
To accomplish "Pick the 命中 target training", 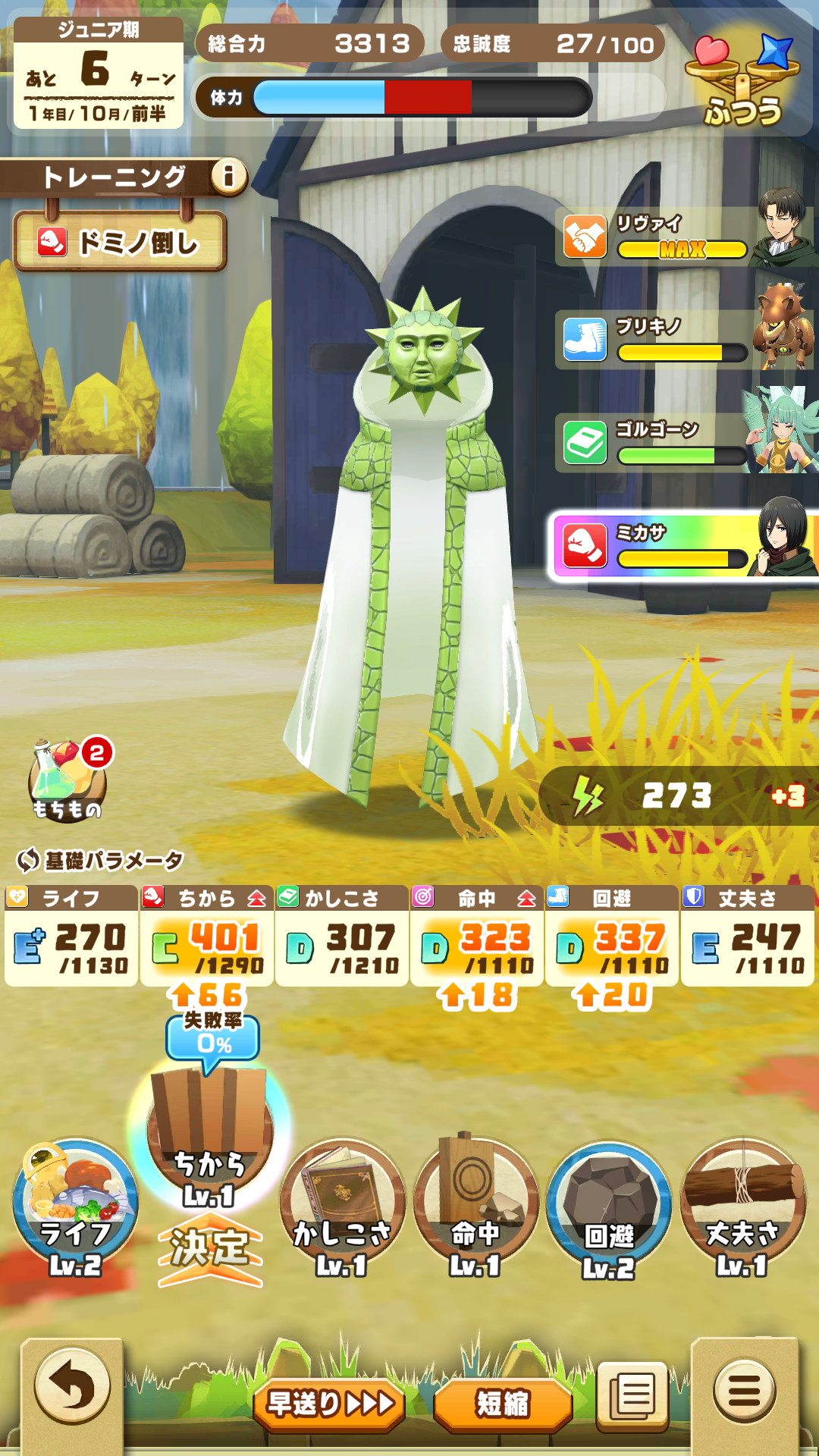I will 475,1207.
